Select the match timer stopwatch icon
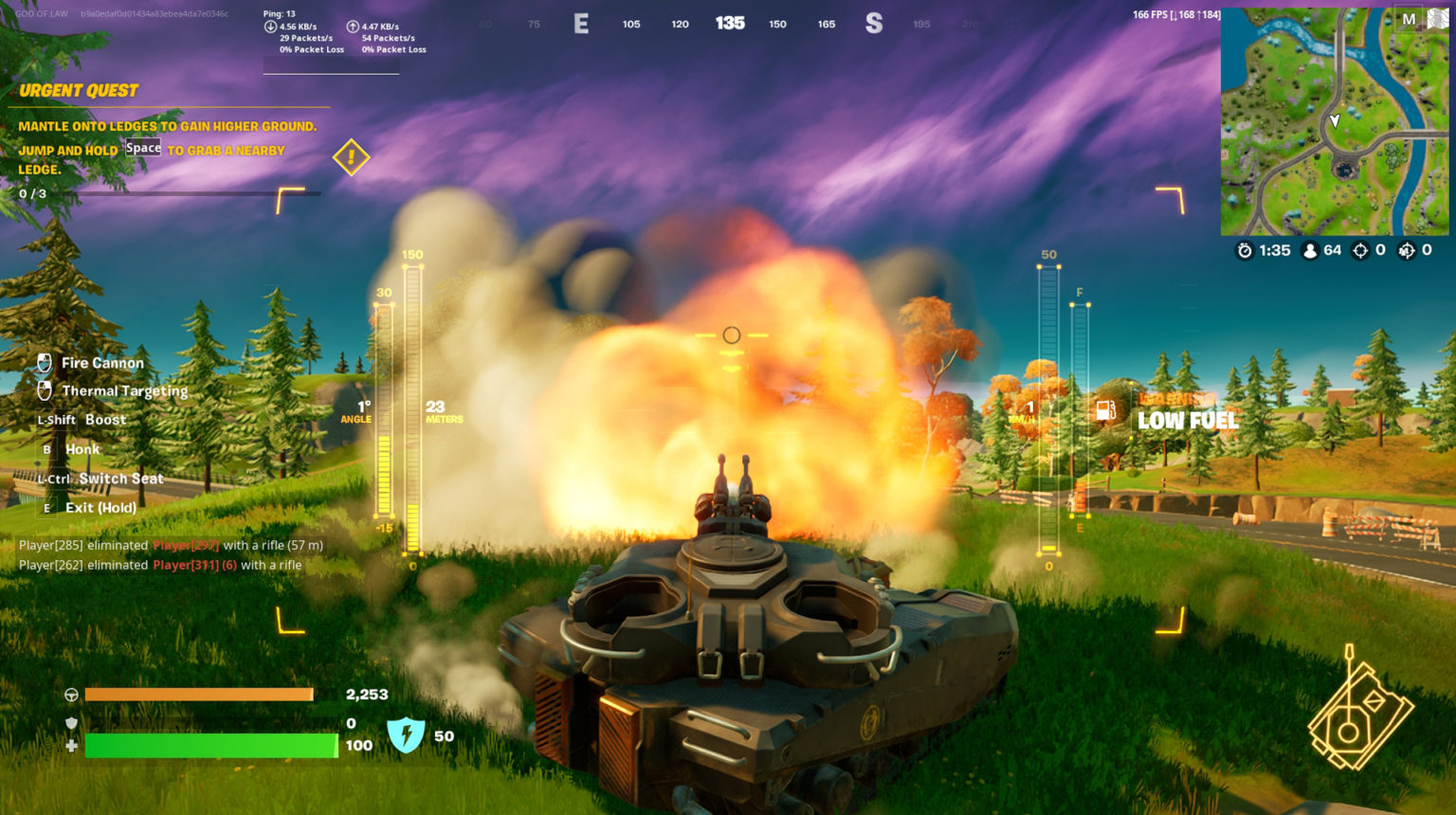 (1243, 251)
